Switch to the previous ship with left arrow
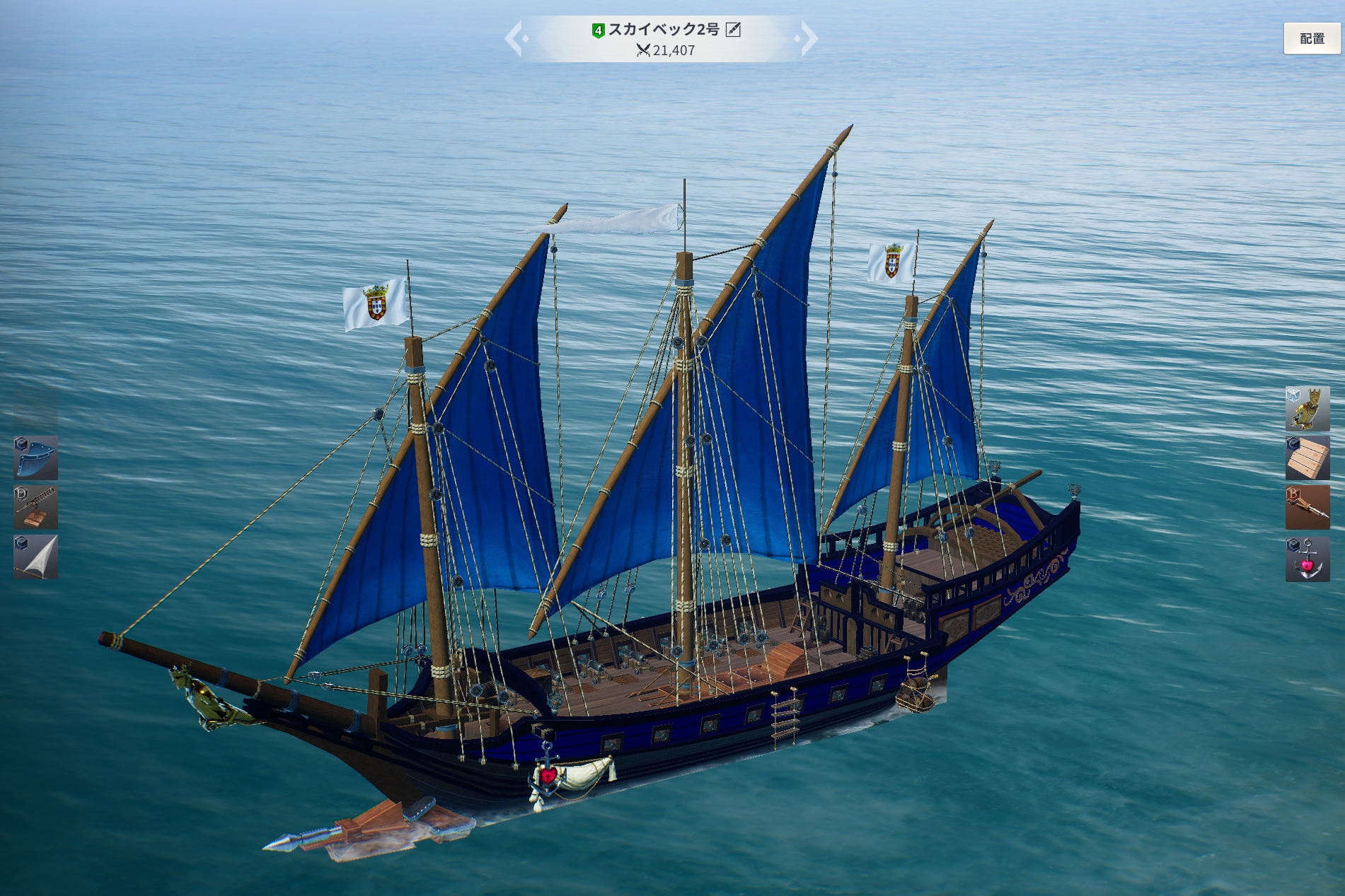This screenshot has width=1345, height=896. (515, 38)
